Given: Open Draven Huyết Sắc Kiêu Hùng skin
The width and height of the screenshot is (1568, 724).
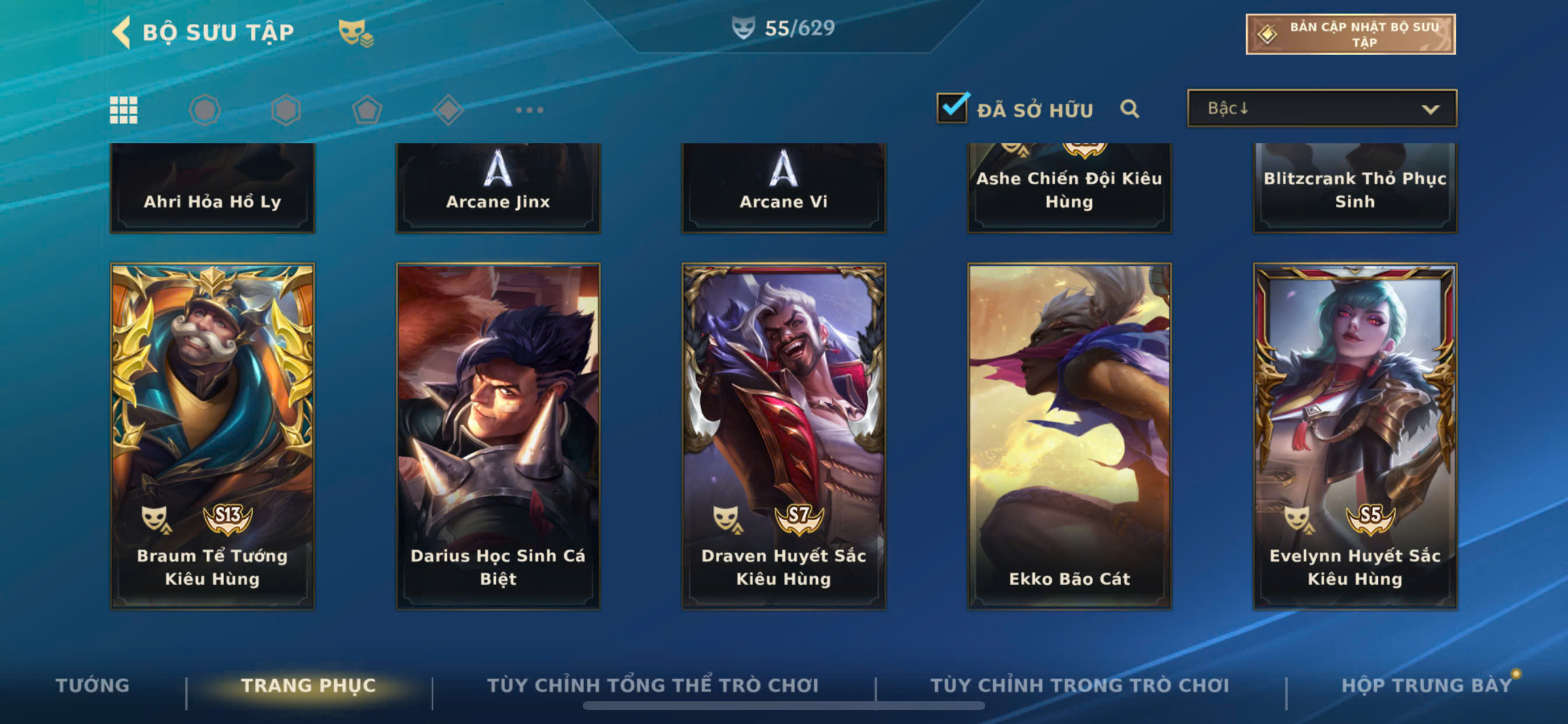Looking at the screenshot, I should 783,435.
